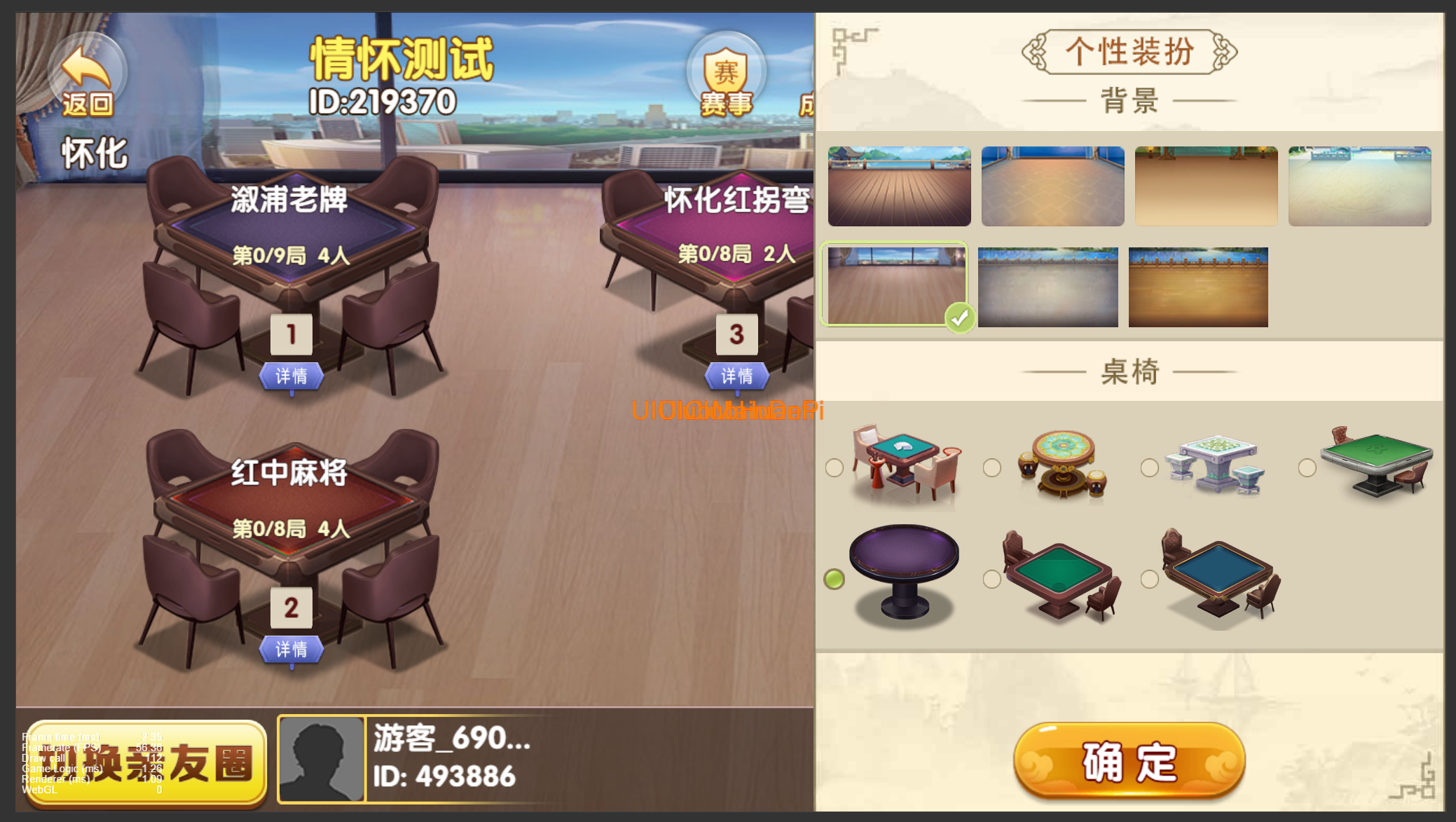This screenshot has width=1456, height=822.
Task: Open 详情 for the 溆浦老牌 table
Action: [292, 376]
